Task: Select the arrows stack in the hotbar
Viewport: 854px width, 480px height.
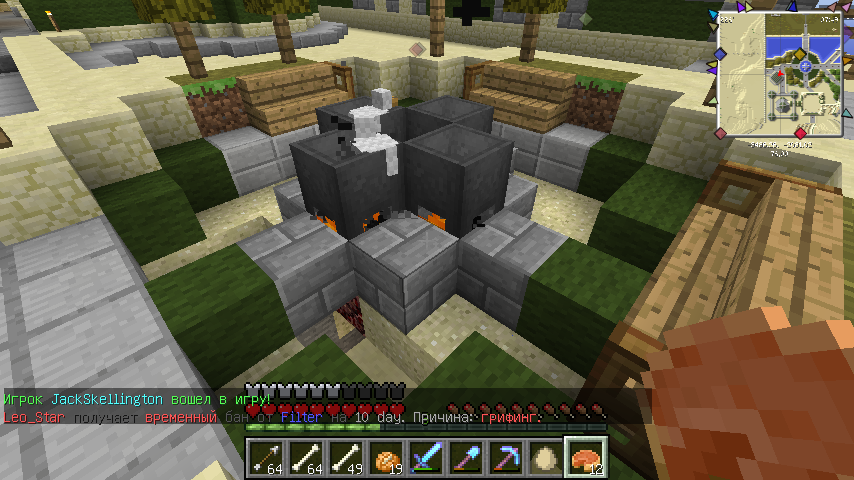Action: click(x=265, y=457)
